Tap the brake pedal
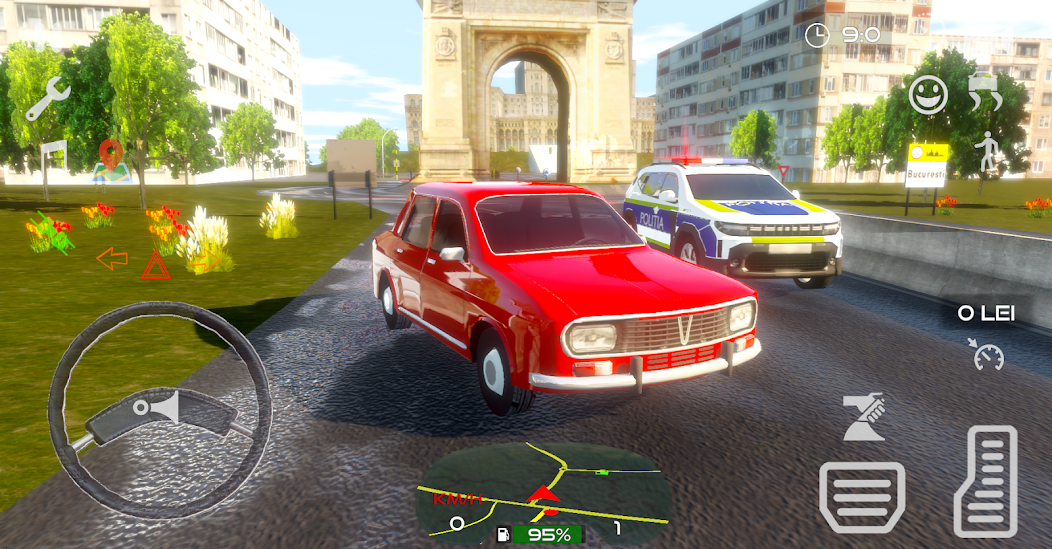 (x=862, y=497)
